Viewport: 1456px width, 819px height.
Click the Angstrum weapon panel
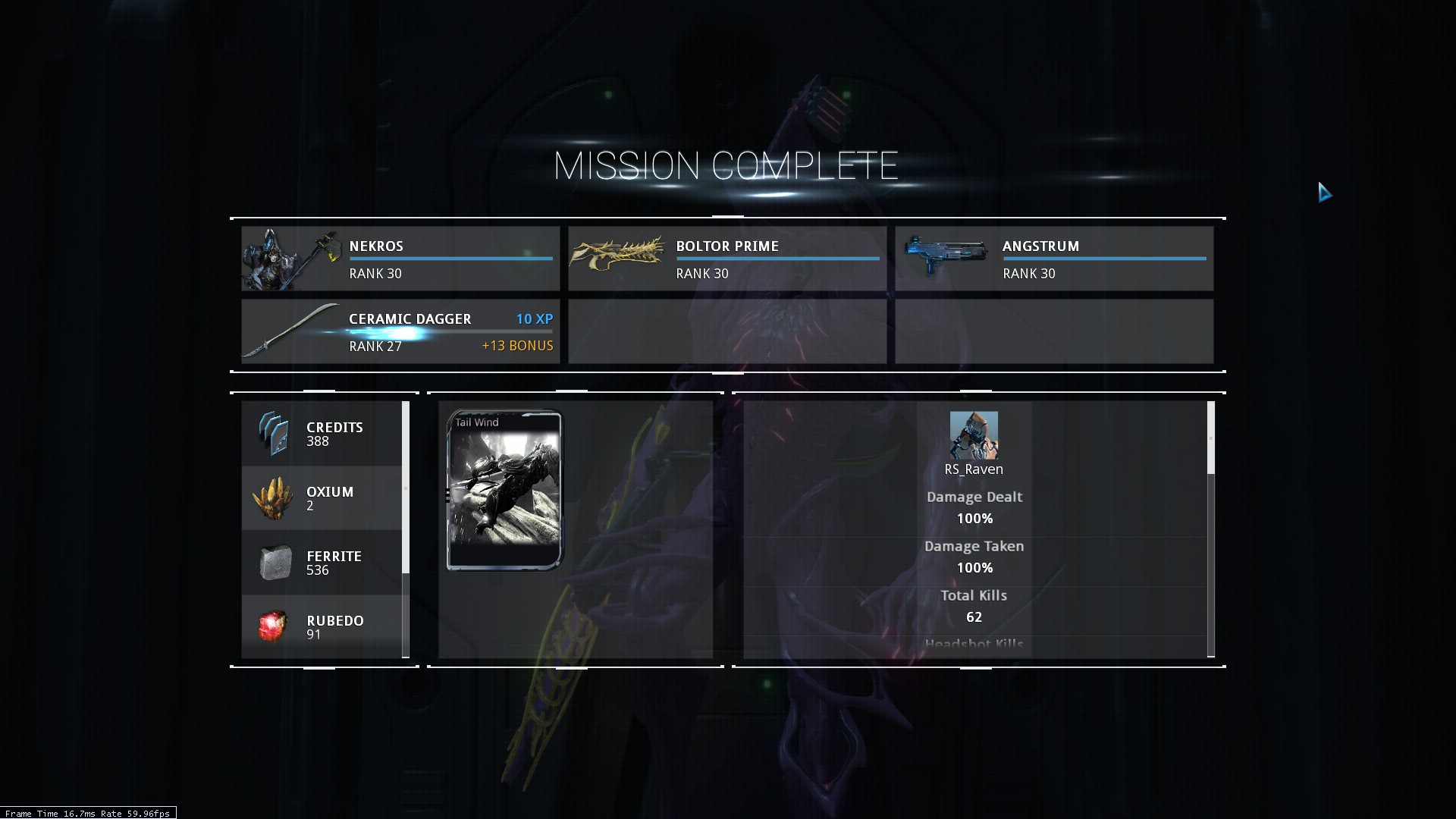click(x=1054, y=259)
